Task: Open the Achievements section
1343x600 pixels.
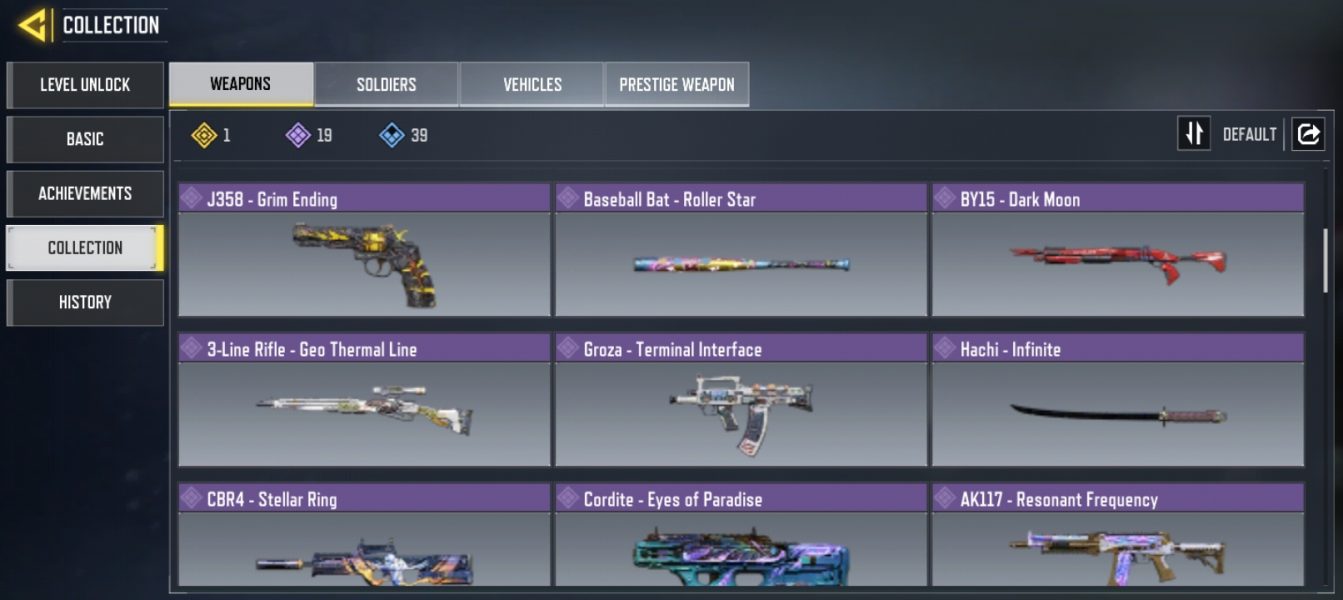Action: pyautogui.click(x=85, y=193)
